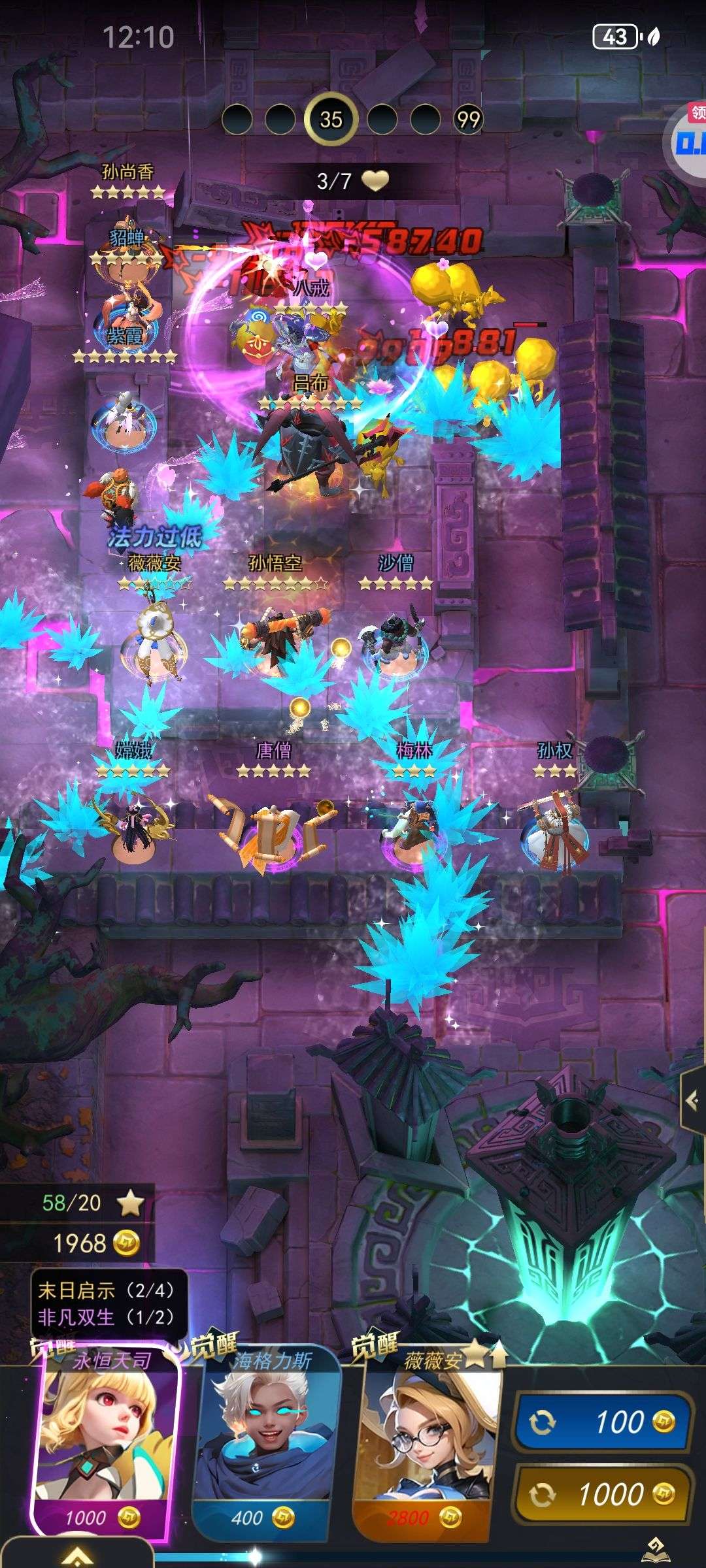This screenshot has height=1568, width=706.
Task: Expand the side panel with the arrow tab
Action: click(692, 1101)
